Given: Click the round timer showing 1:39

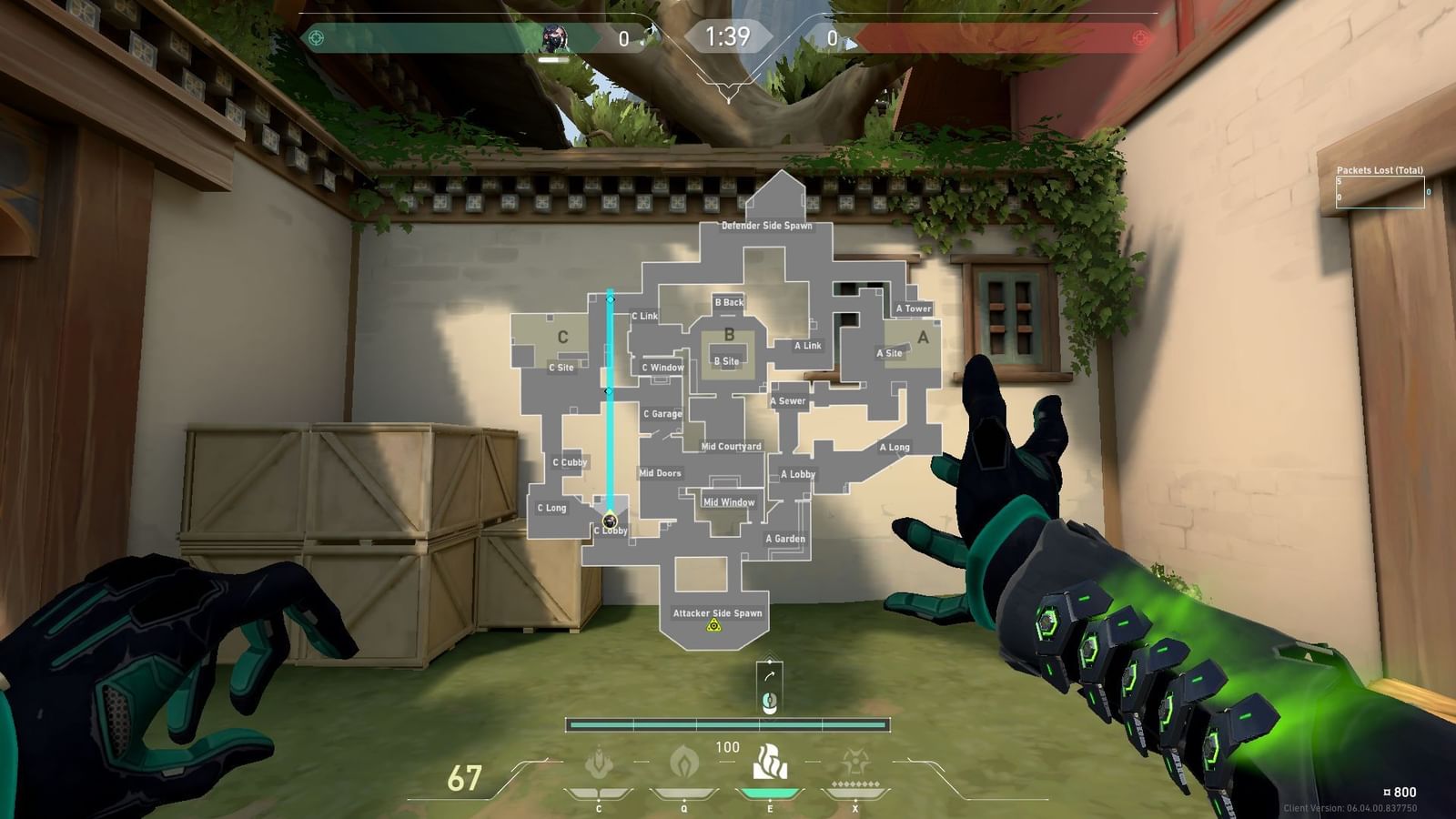Looking at the screenshot, I should 728,35.
